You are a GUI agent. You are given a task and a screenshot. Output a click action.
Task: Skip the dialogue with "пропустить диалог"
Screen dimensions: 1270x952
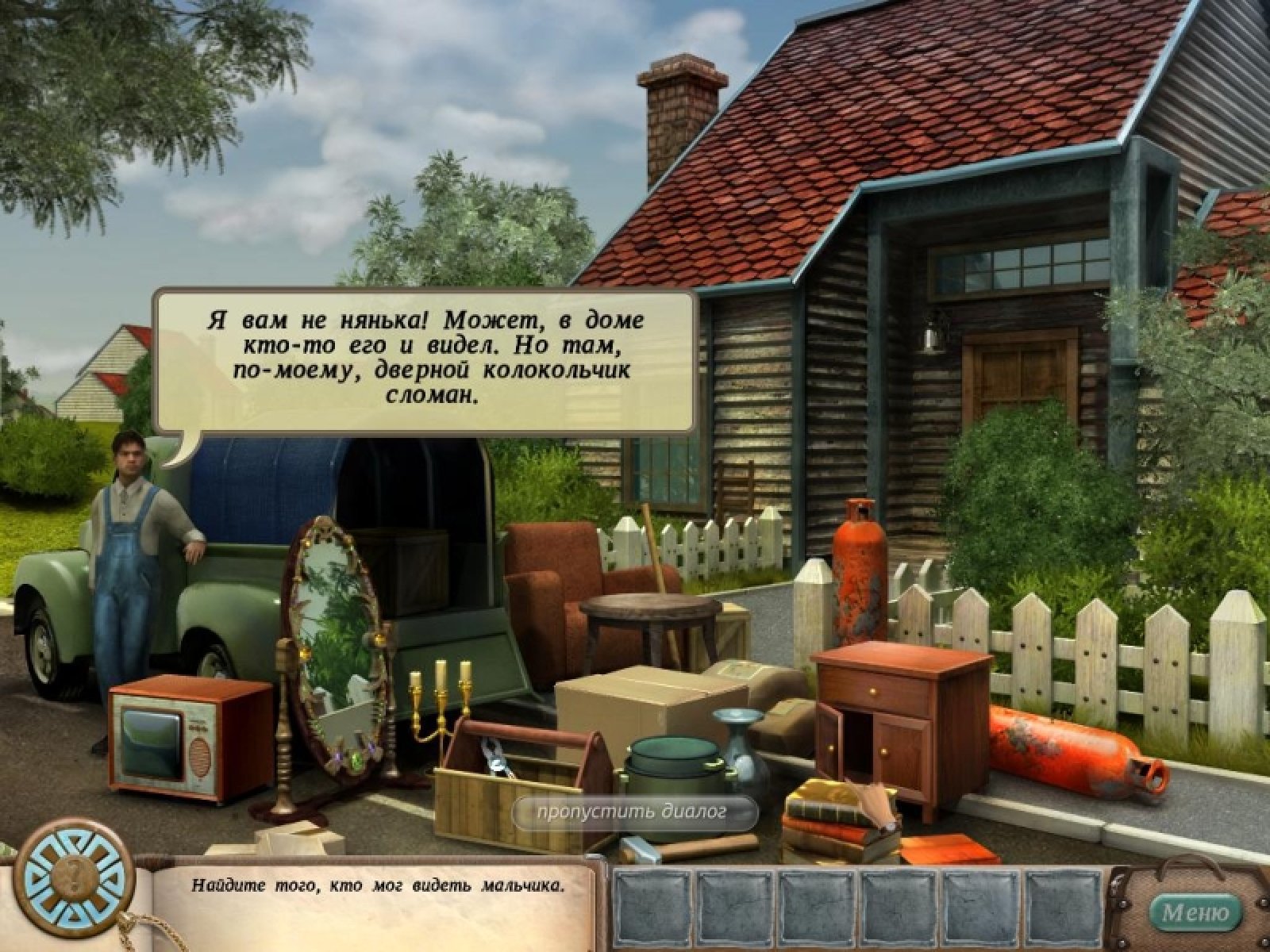coord(632,812)
